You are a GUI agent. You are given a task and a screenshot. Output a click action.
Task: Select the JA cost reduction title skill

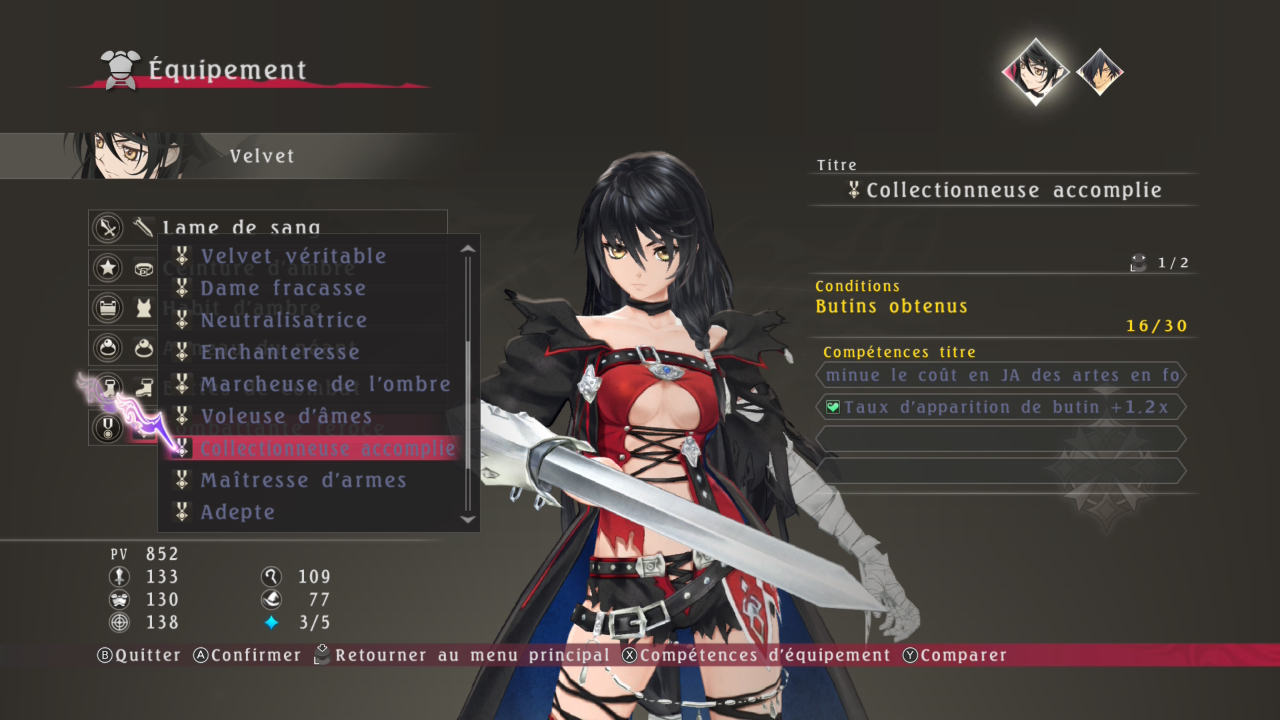1001,375
